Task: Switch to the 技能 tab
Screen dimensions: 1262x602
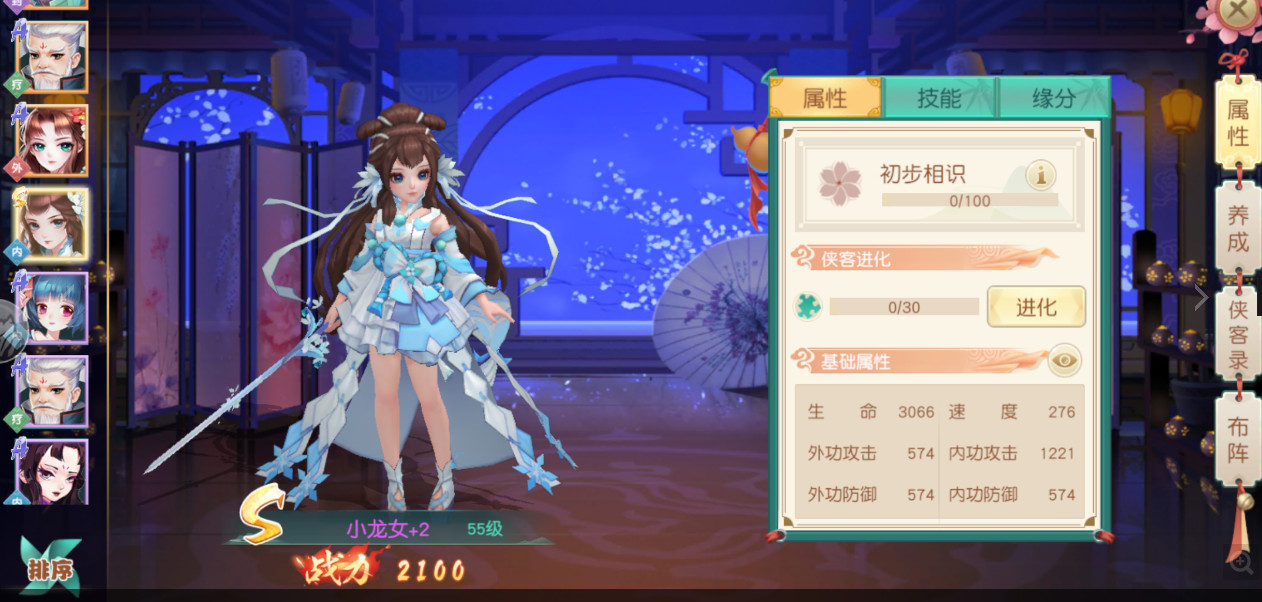Action: tap(939, 98)
